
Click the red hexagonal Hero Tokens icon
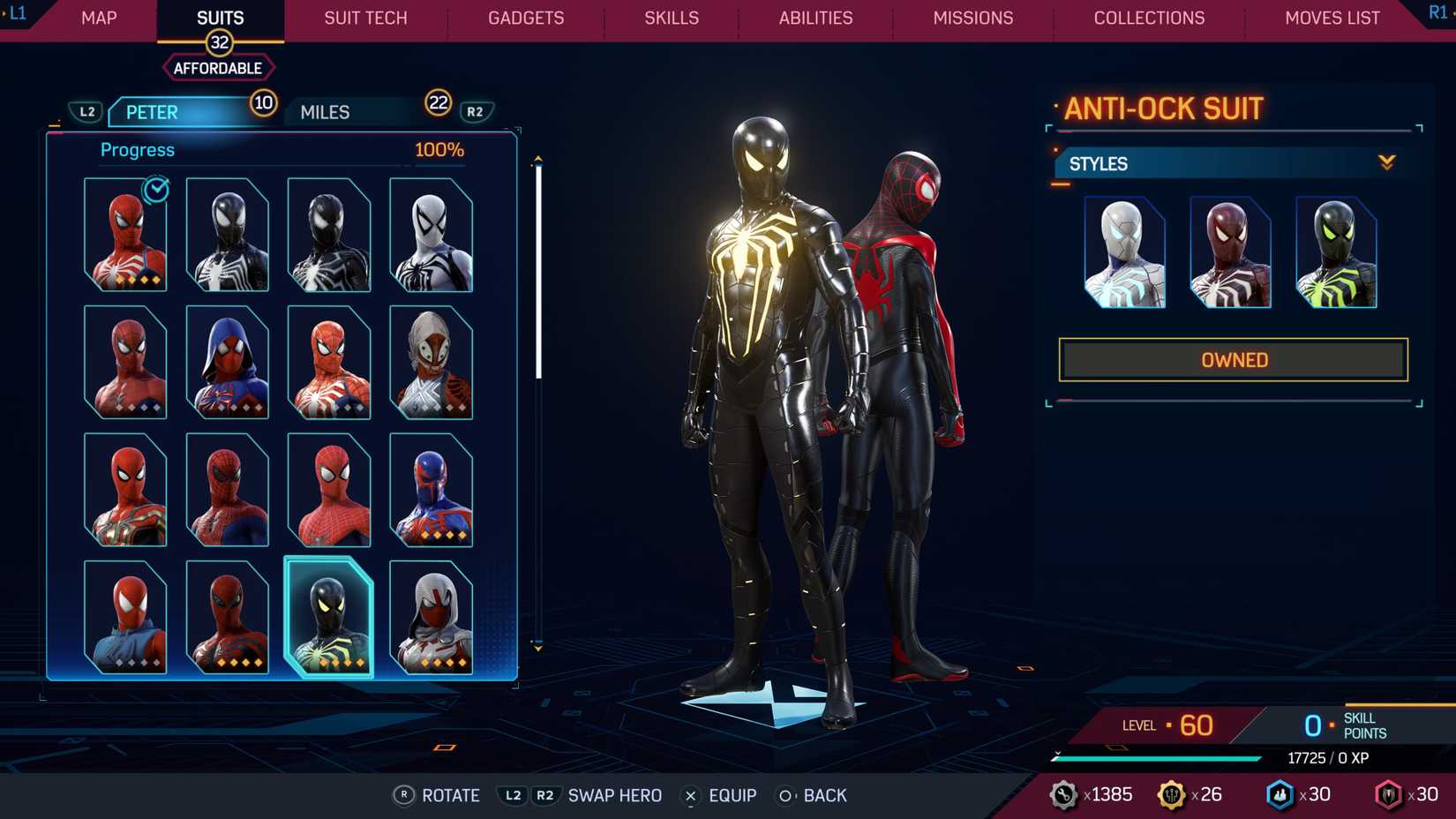(x=1388, y=793)
